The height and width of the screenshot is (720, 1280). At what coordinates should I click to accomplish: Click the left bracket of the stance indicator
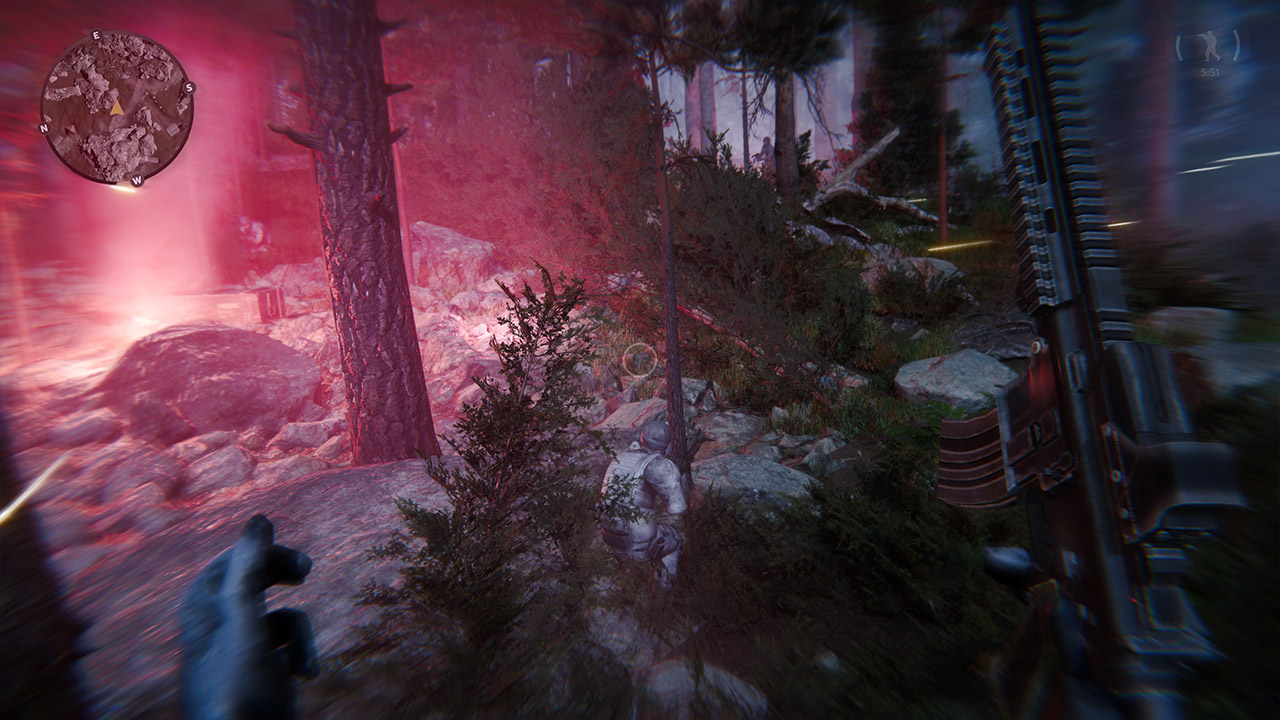(1179, 45)
